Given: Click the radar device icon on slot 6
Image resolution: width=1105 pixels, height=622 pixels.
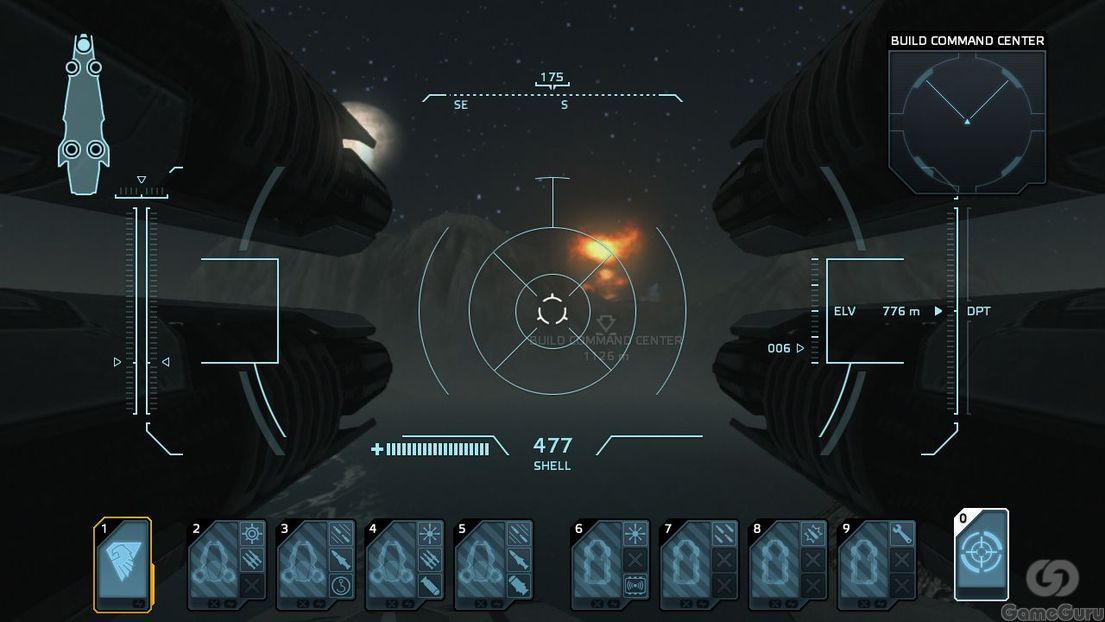Looking at the screenshot, I should tap(635, 585).
